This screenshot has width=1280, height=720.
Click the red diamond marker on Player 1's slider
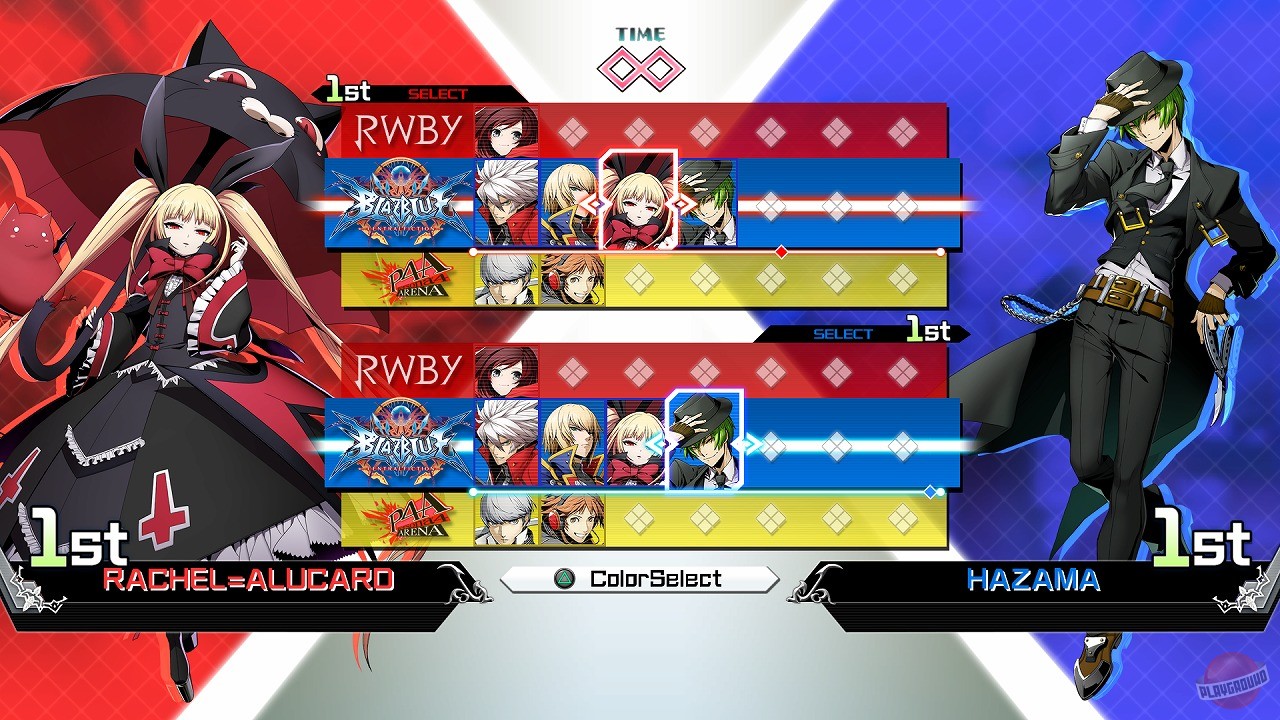(x=781, y=253)
